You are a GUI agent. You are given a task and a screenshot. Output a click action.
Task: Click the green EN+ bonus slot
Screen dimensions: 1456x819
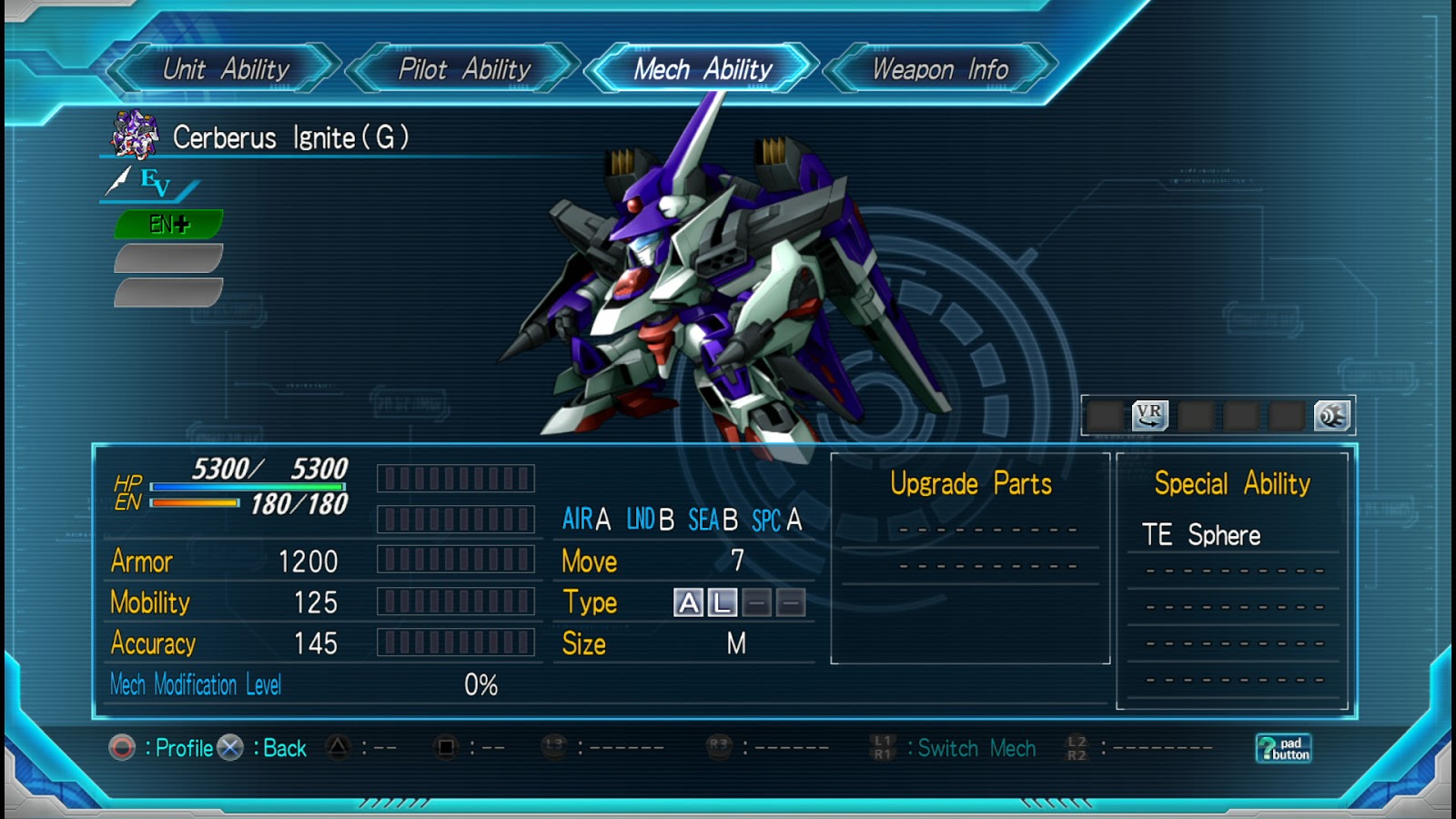pyautogui.click(x=169, y=224)
